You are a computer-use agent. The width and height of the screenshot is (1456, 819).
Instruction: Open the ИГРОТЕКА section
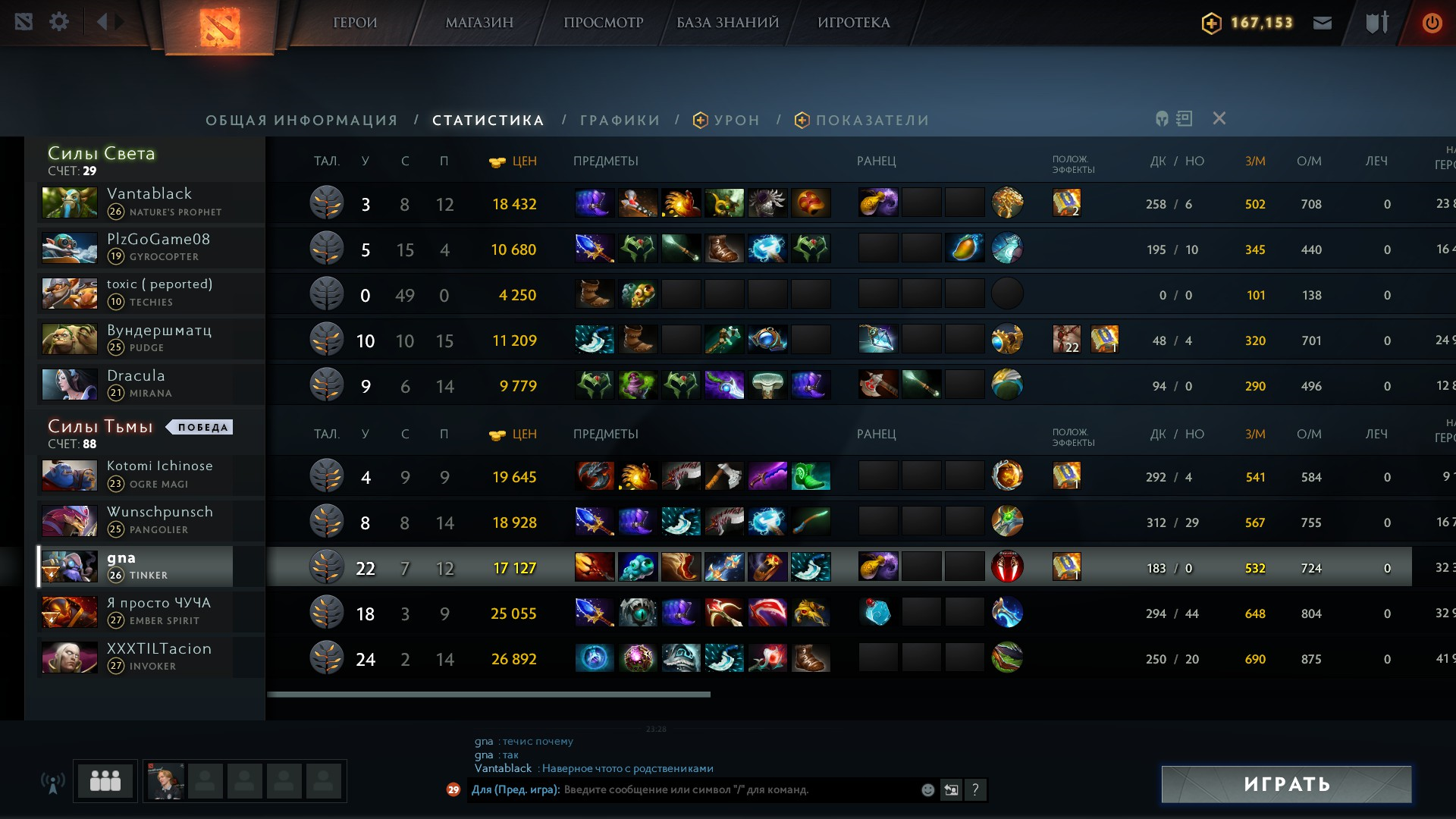coord(854,23)
